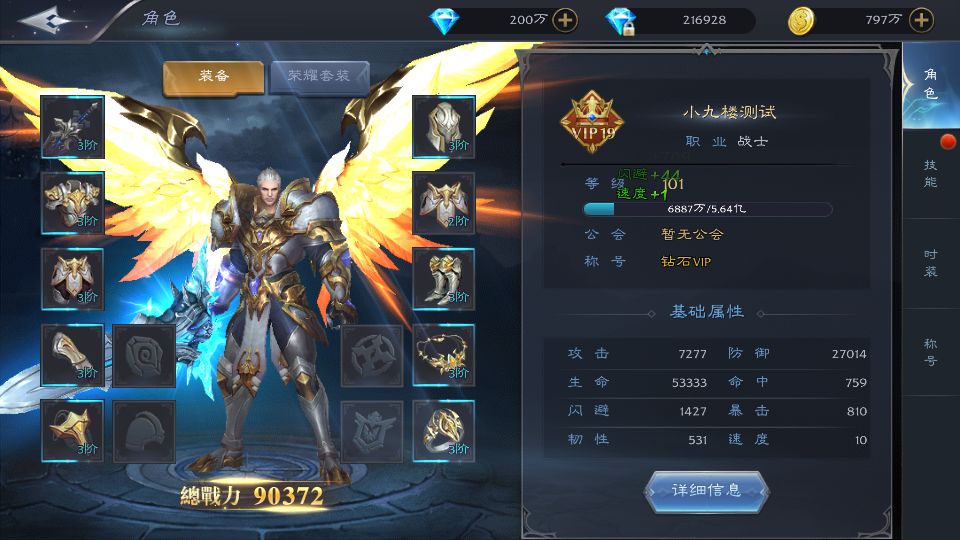Viewport: 960px width, 540px height.
Task: Open the 技能 side tab
Action: point(931,173)
